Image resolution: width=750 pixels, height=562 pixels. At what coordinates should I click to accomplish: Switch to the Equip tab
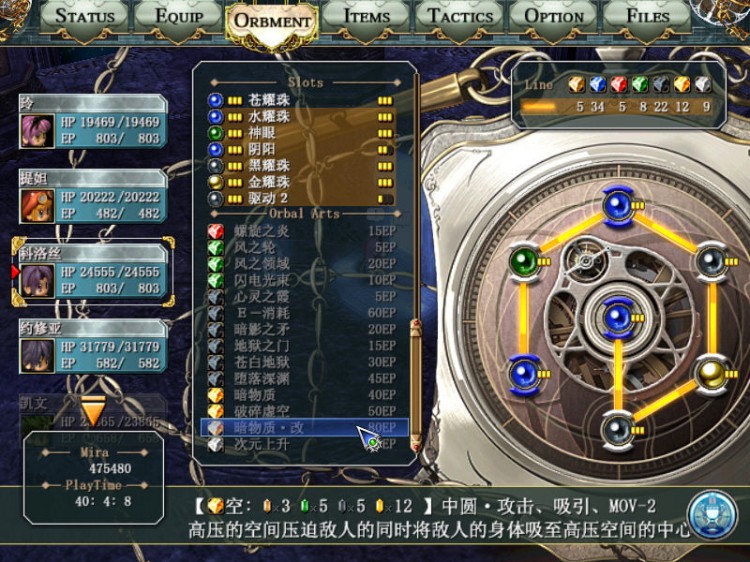pos(180,15)
